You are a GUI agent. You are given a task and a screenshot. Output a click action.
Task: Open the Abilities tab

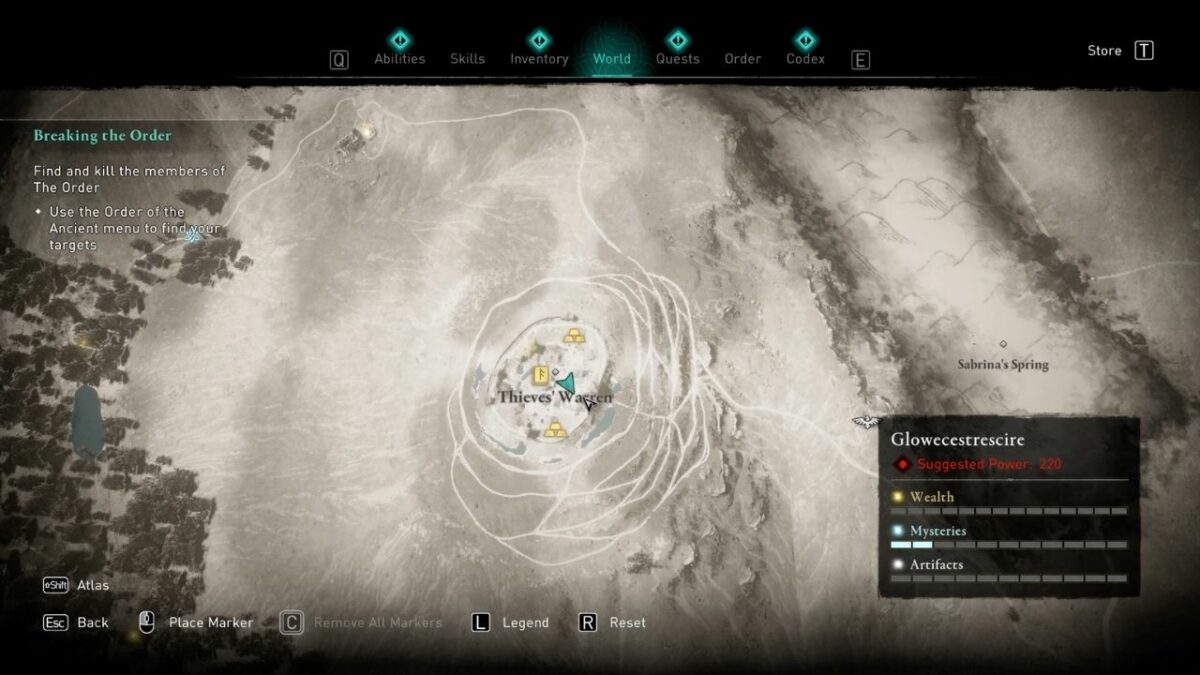pyautogui.click(x=399, y=58)
